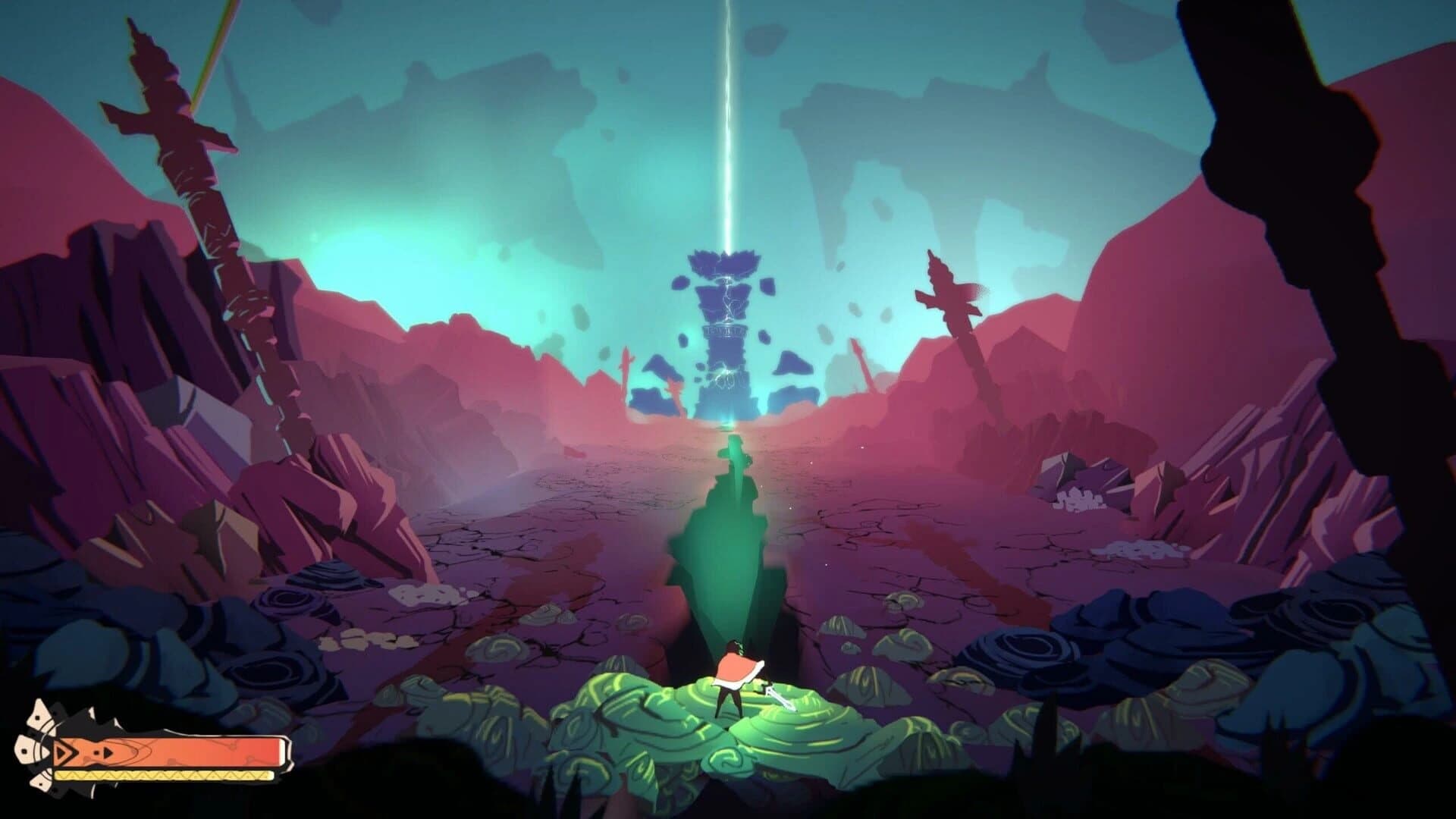The width and height of the screenshot is (1456, 819).
Task: Toggle the small arrow marker on the health bar
Action: (107, 754)
